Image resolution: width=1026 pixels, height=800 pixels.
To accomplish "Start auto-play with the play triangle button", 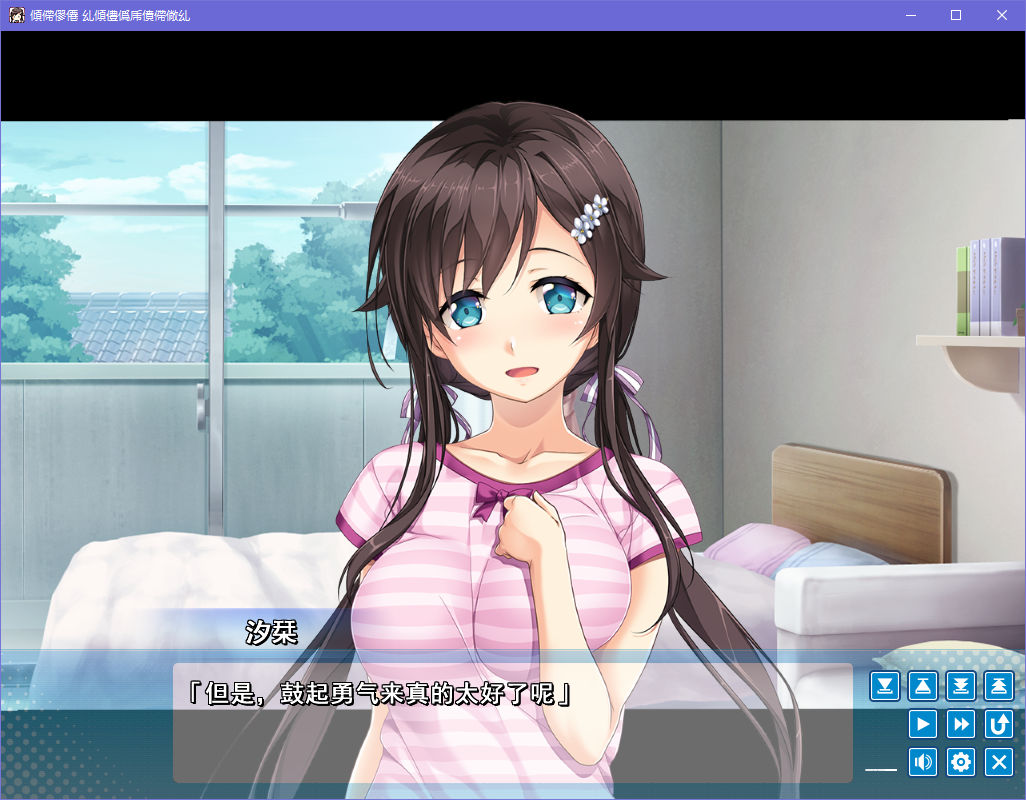I will pyautogui.click(x=923, y=724).
